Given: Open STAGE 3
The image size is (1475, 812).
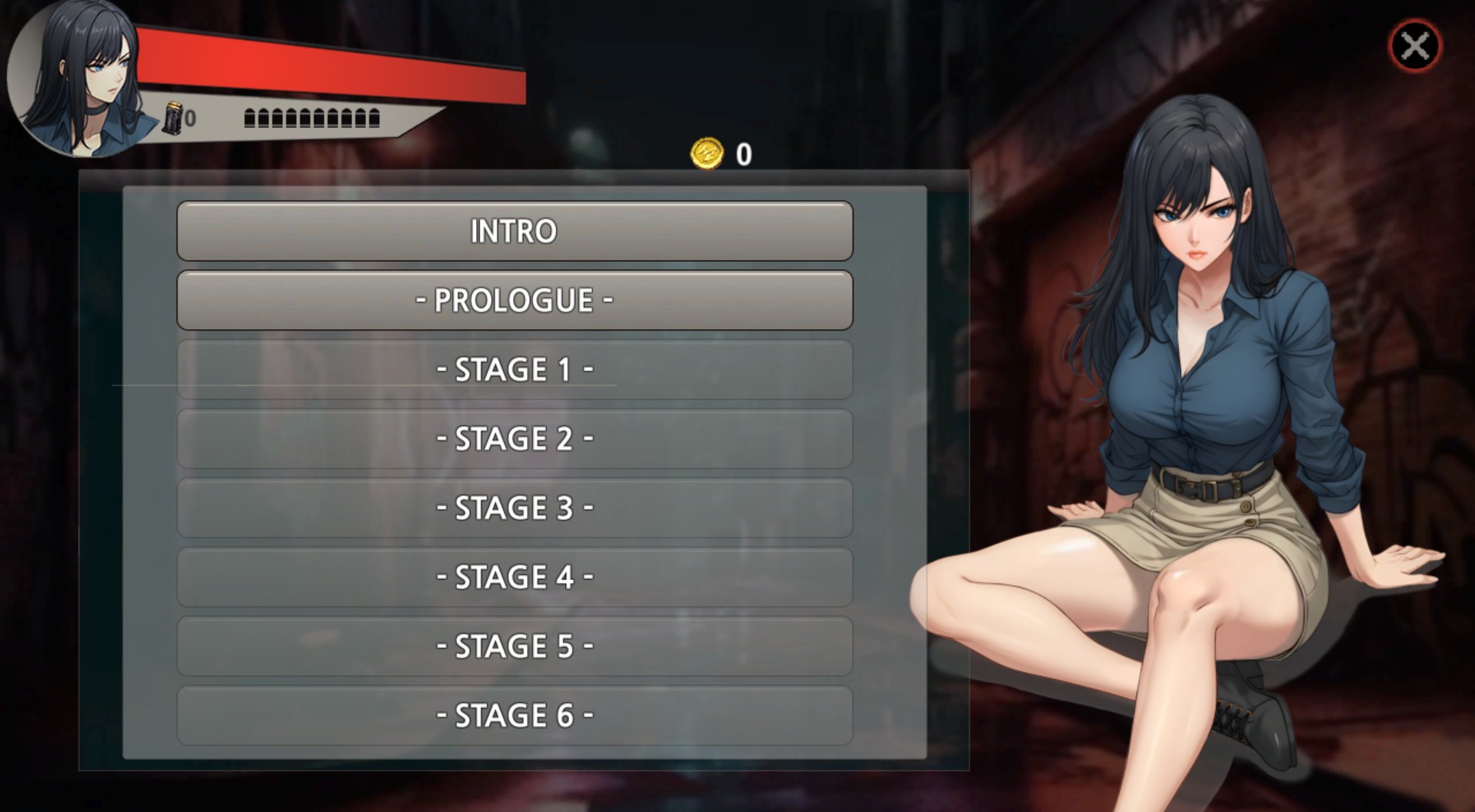Looking at the screenshot, I should point(514,507).
